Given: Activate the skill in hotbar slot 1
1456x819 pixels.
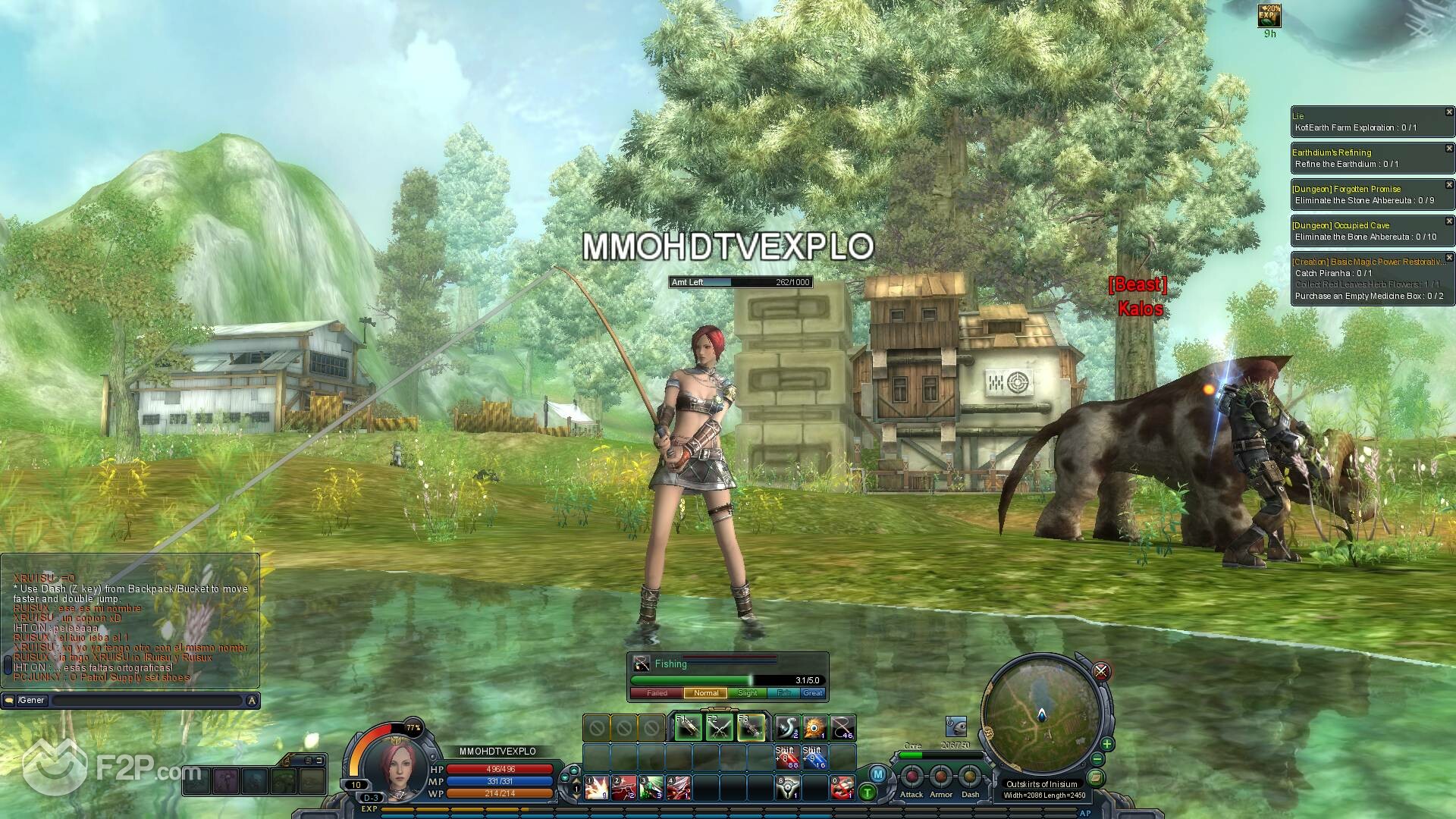Looking at the screenshot, I should coord(596,788).
